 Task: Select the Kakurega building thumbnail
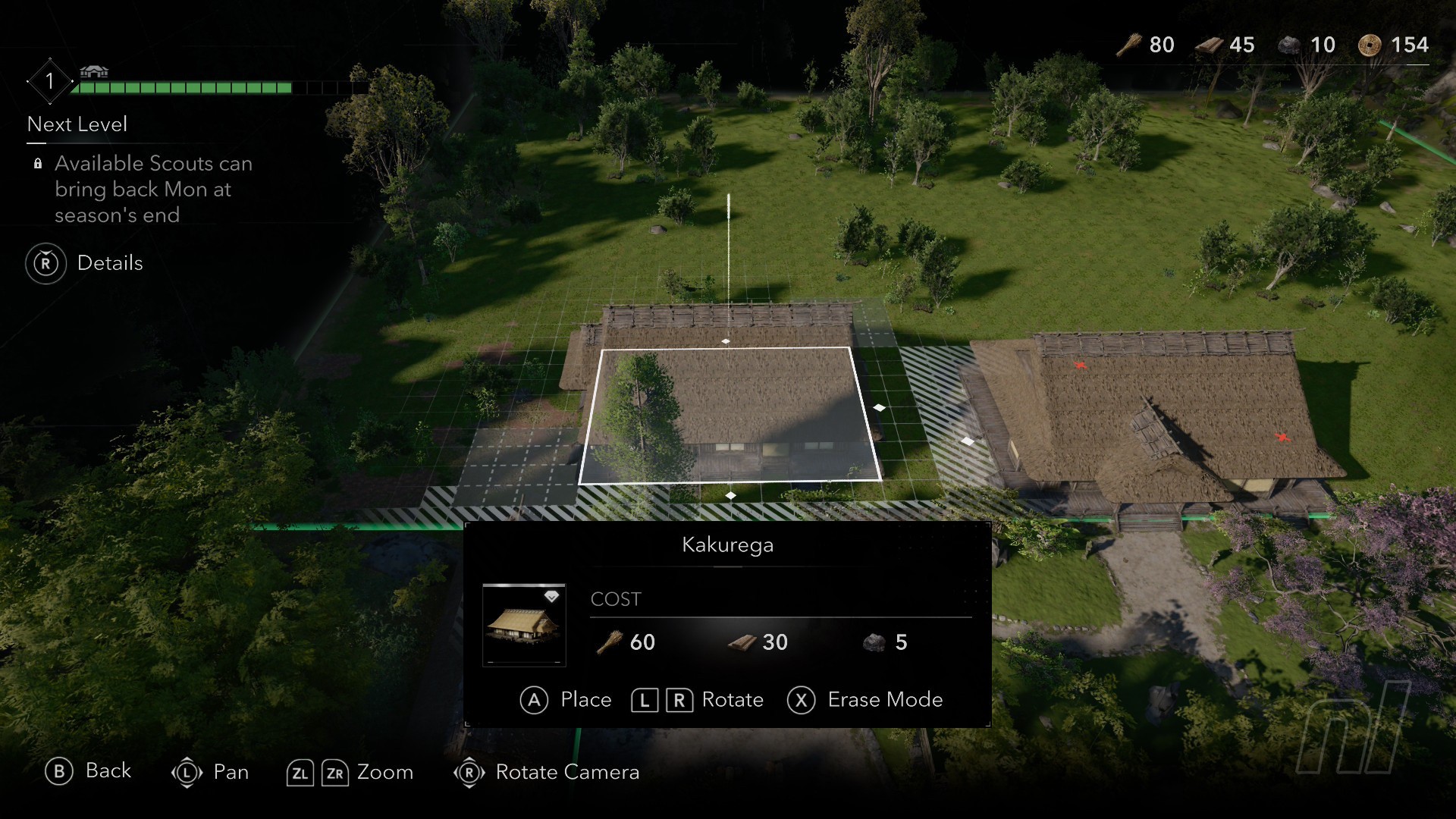pyautogui.click(x=524, y=625)
